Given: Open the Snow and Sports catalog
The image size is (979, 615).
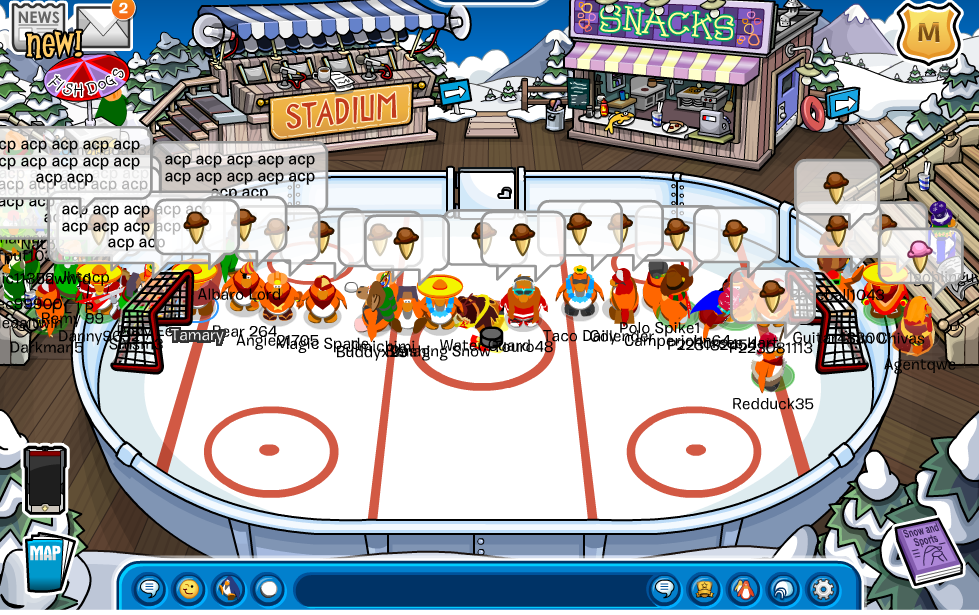Looking at the screenshot, I should click(x=927, y=552).
